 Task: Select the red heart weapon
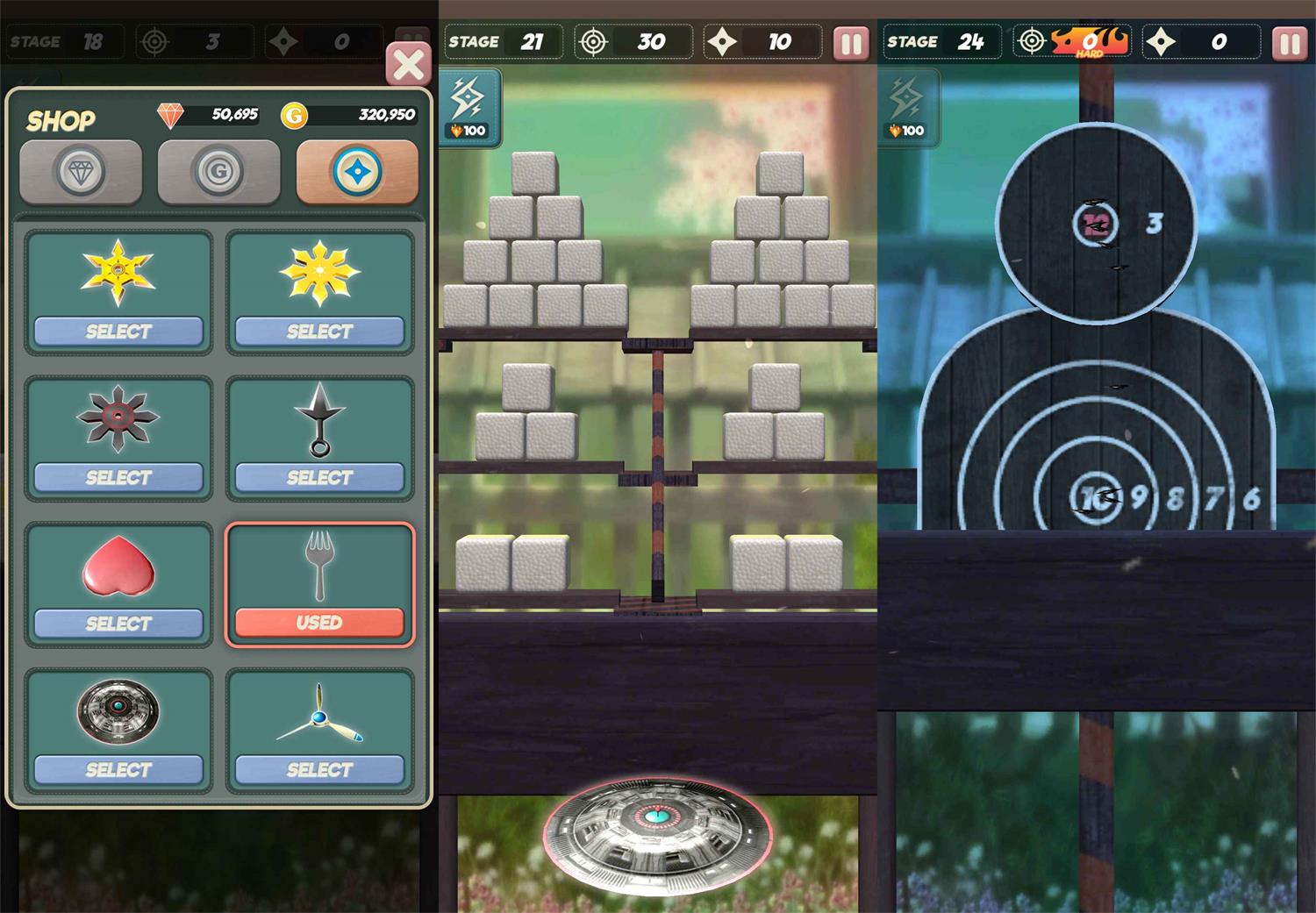point(118,624)
